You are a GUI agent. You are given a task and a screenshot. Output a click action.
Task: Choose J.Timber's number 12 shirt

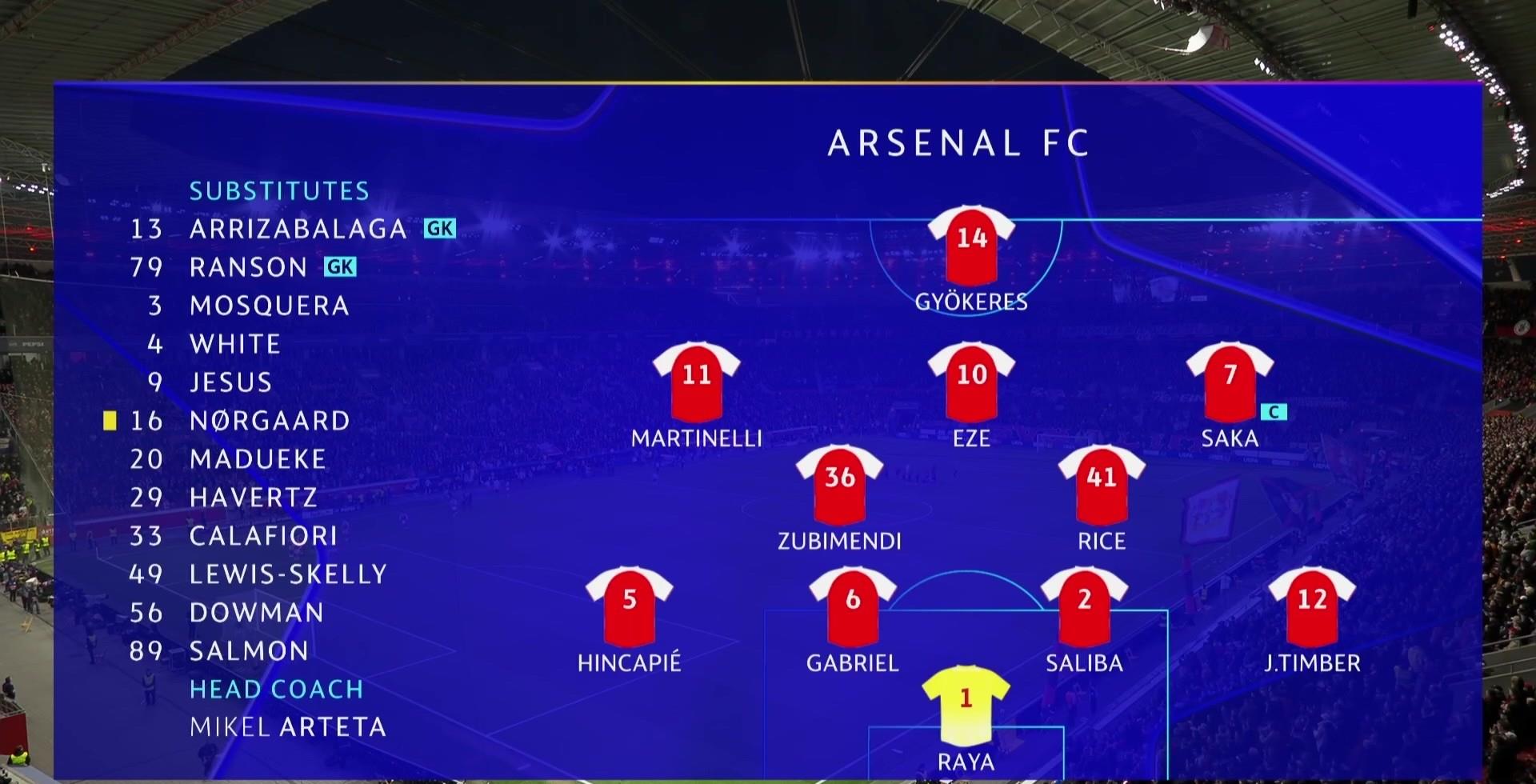tap(1312, 606)
